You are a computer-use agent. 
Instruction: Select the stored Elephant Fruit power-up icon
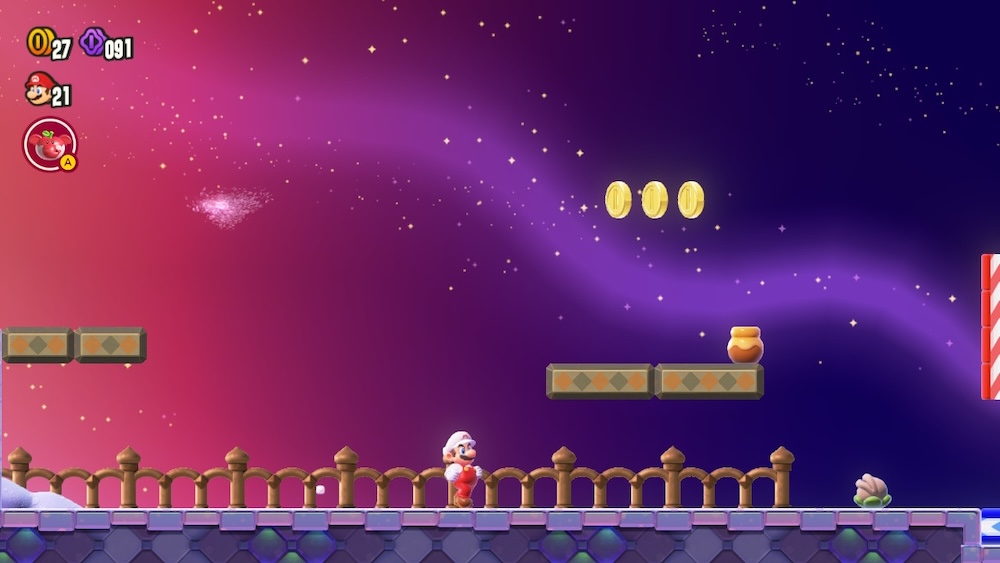(x=48, y=143)
